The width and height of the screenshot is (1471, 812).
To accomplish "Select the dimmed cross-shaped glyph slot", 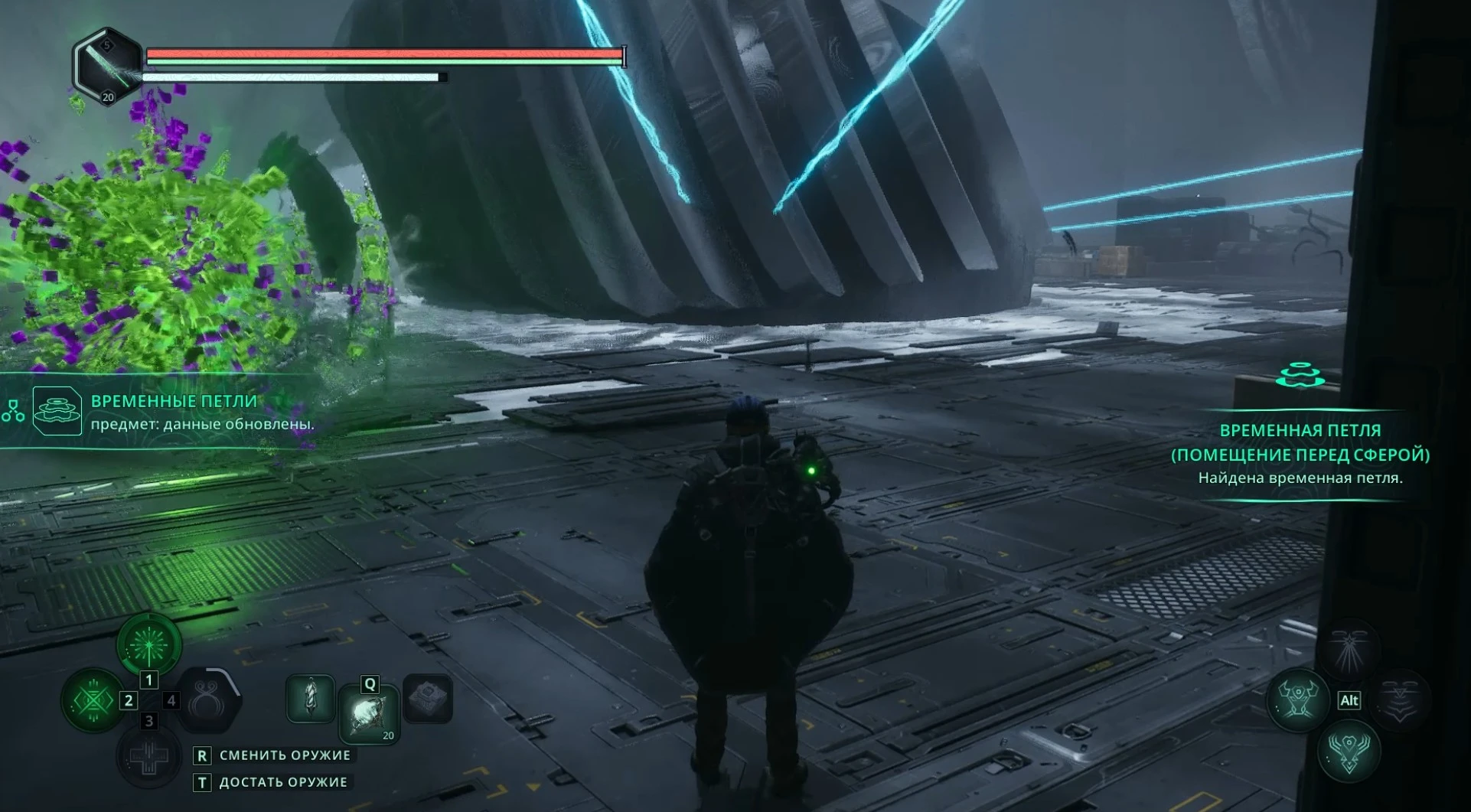I will [x=148, y=758].
